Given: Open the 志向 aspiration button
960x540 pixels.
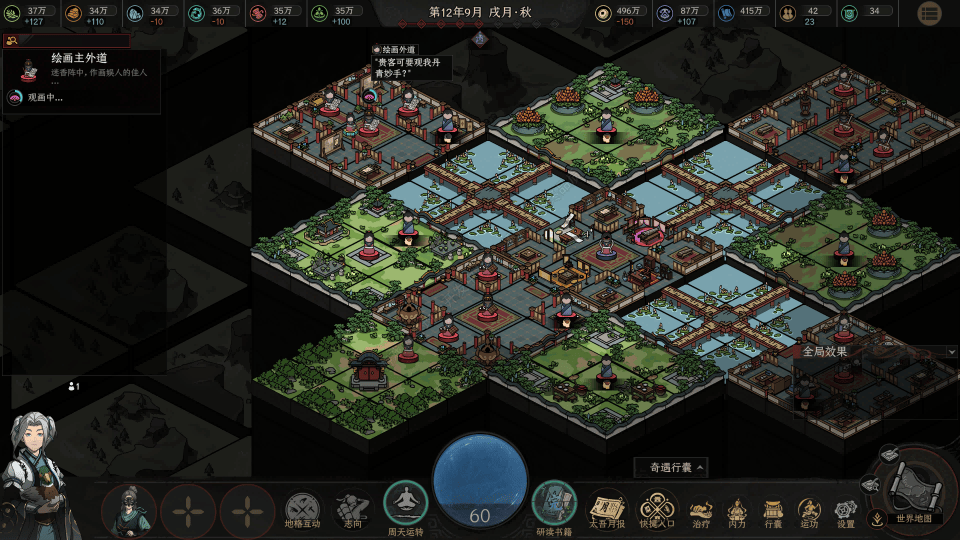Looking at the screenshot, I should click(352, 510).
